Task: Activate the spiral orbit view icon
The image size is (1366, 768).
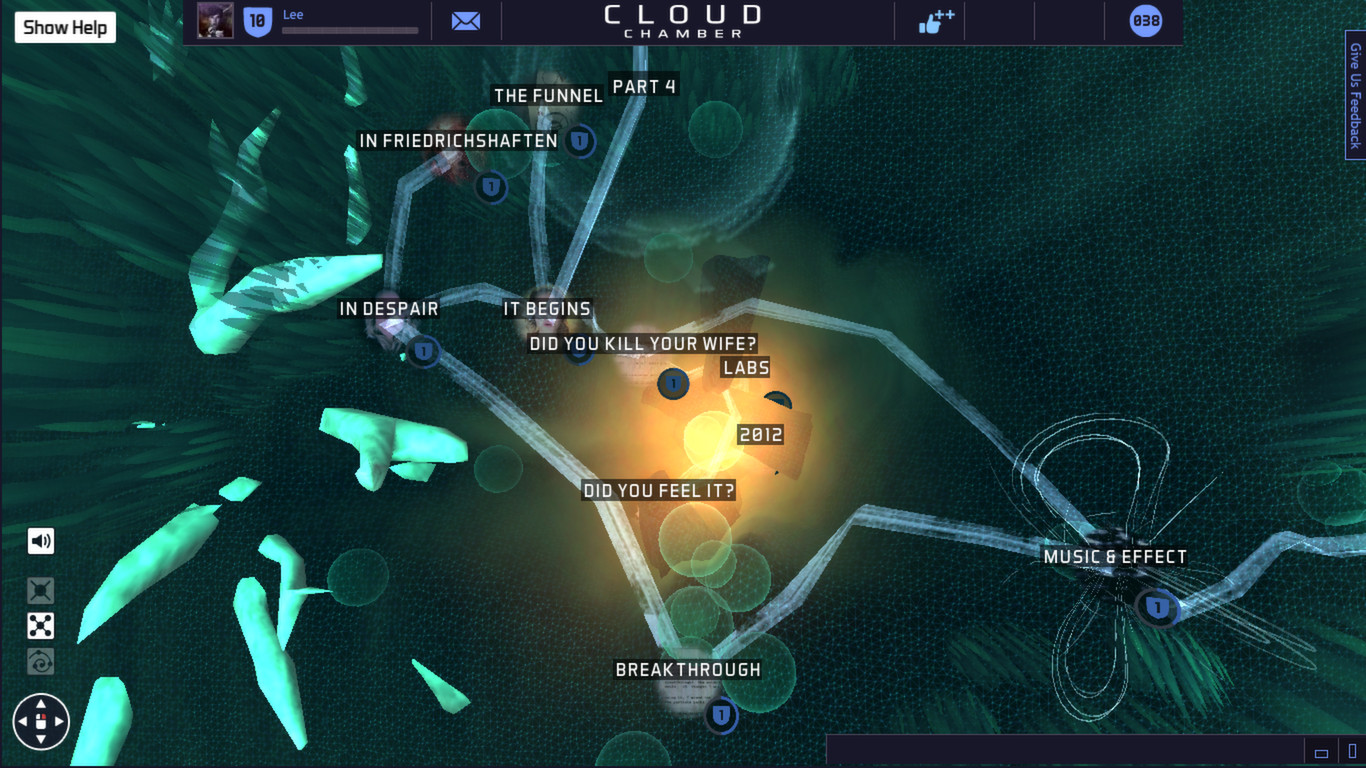Action: (40, 661)
